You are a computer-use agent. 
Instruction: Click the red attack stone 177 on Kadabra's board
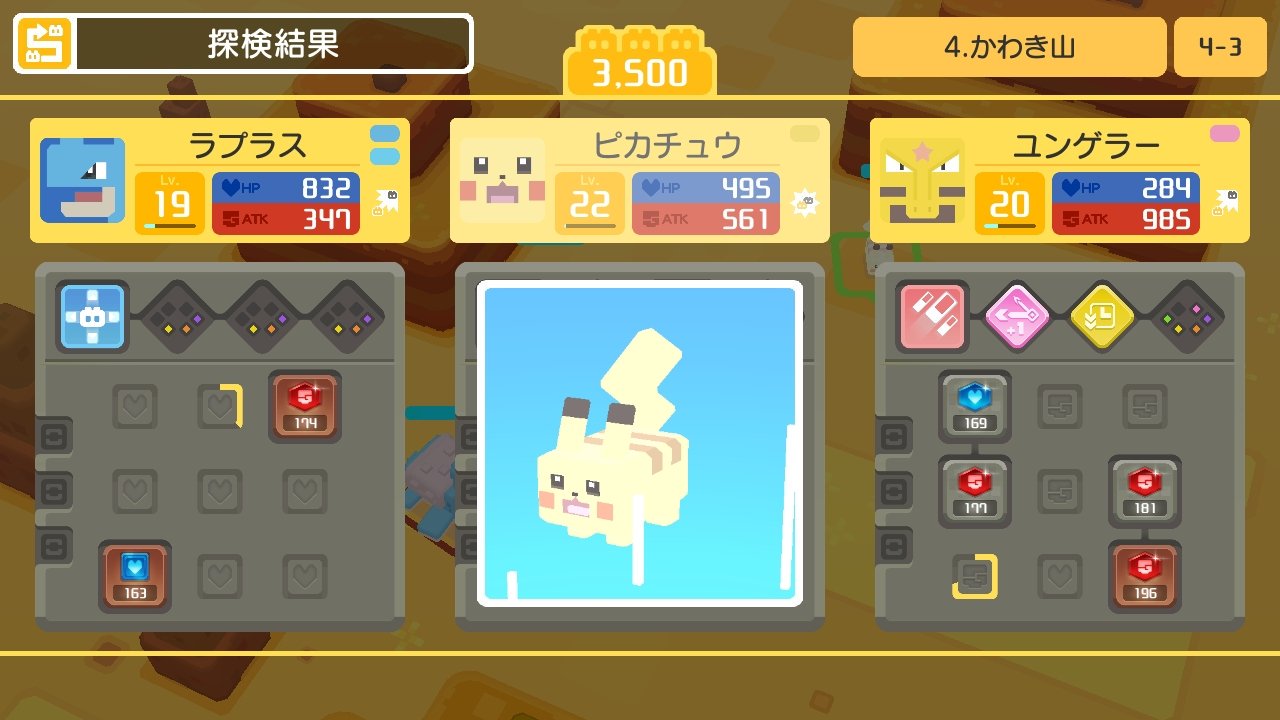pyautogui.click(x=973, y=491)
